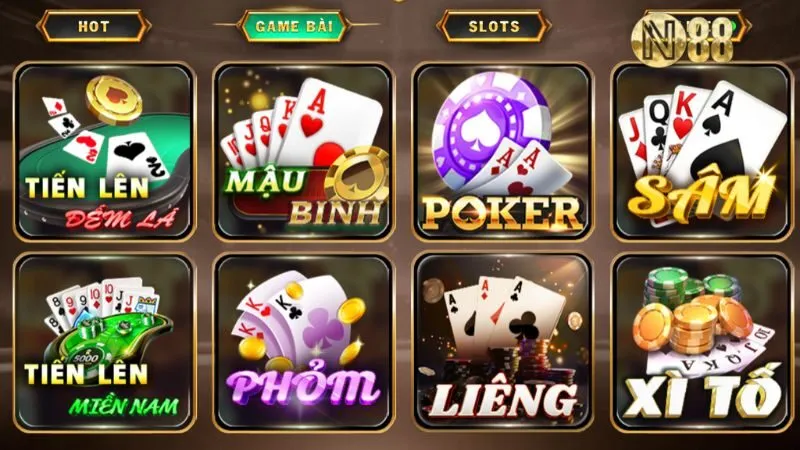The width and height of the screenshot is (800, 450).
Task: Switch to the HOT tab
Action: pyautogui.click(x=94, y=26)
